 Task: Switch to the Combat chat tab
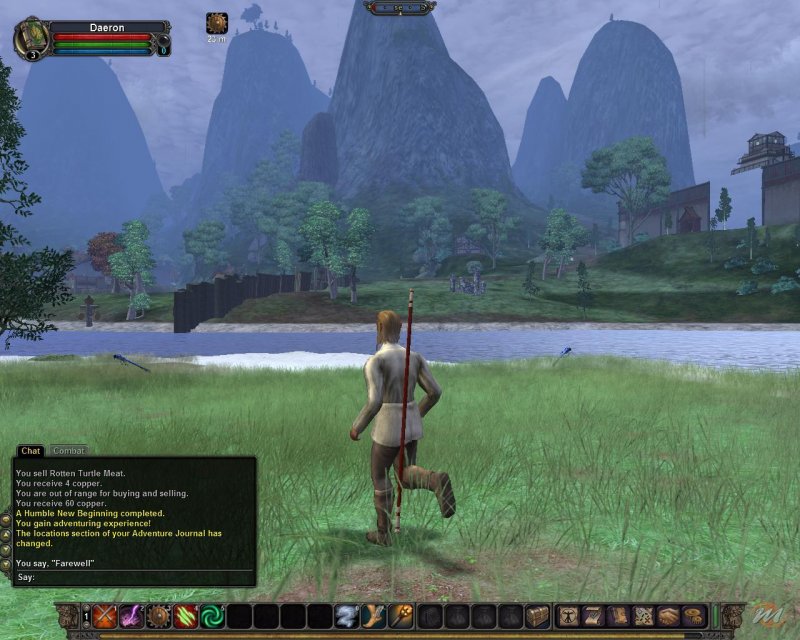pyautogui.click(x=68, y=451)
